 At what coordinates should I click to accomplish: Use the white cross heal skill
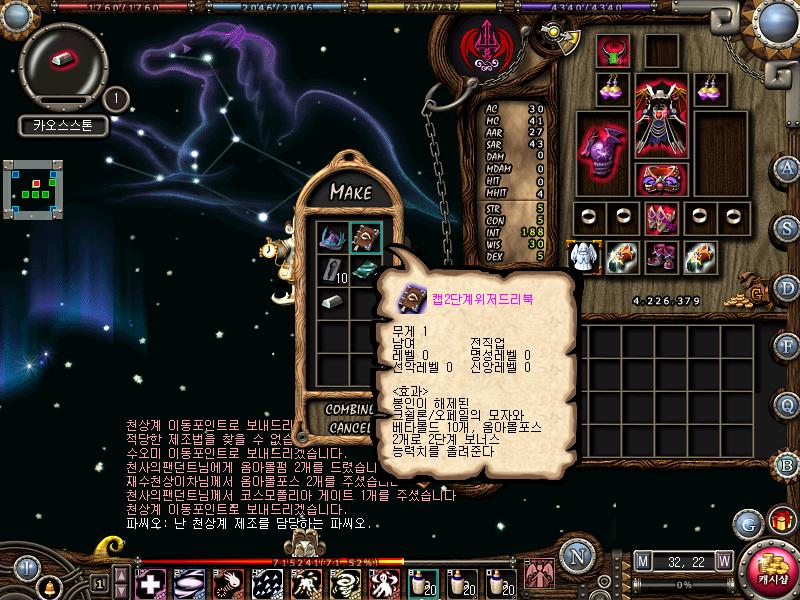click(x=151, y=582)
